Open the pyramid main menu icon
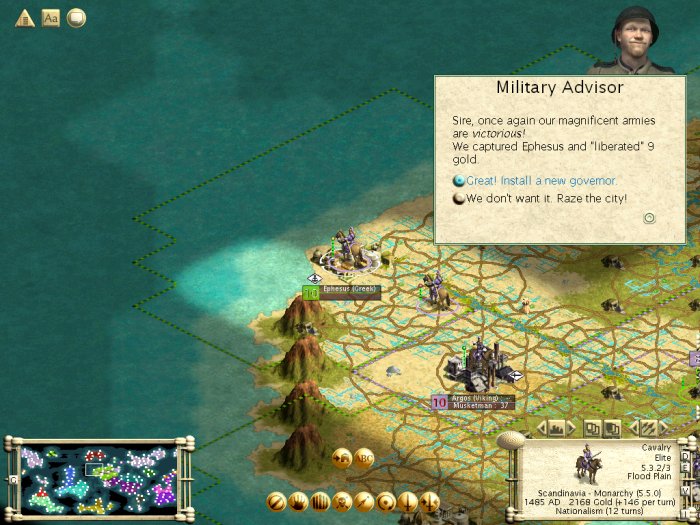Viewport: 700px width, 525px height. click(24, 17)
